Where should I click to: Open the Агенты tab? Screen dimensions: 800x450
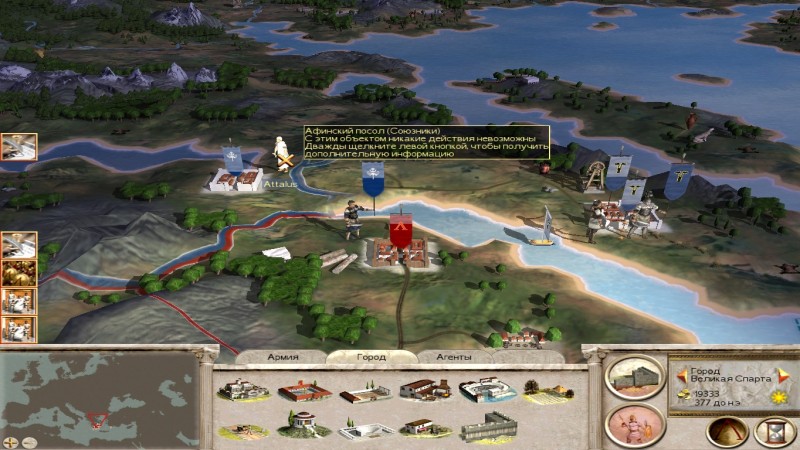[441, 356]
